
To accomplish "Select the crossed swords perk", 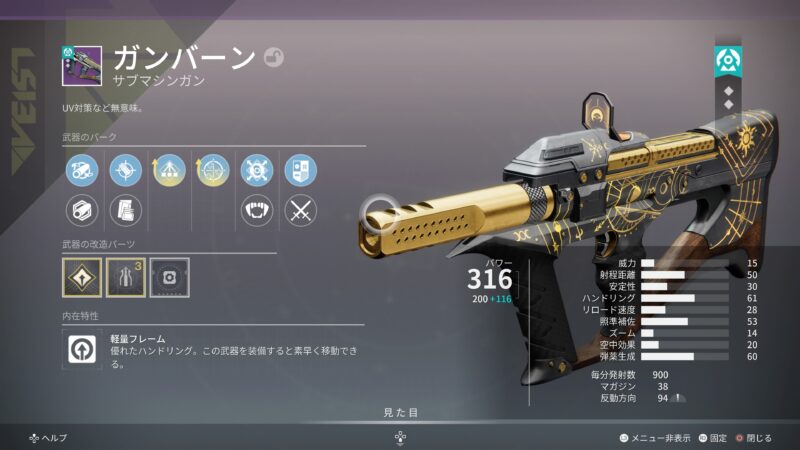I will pos(300,210).
